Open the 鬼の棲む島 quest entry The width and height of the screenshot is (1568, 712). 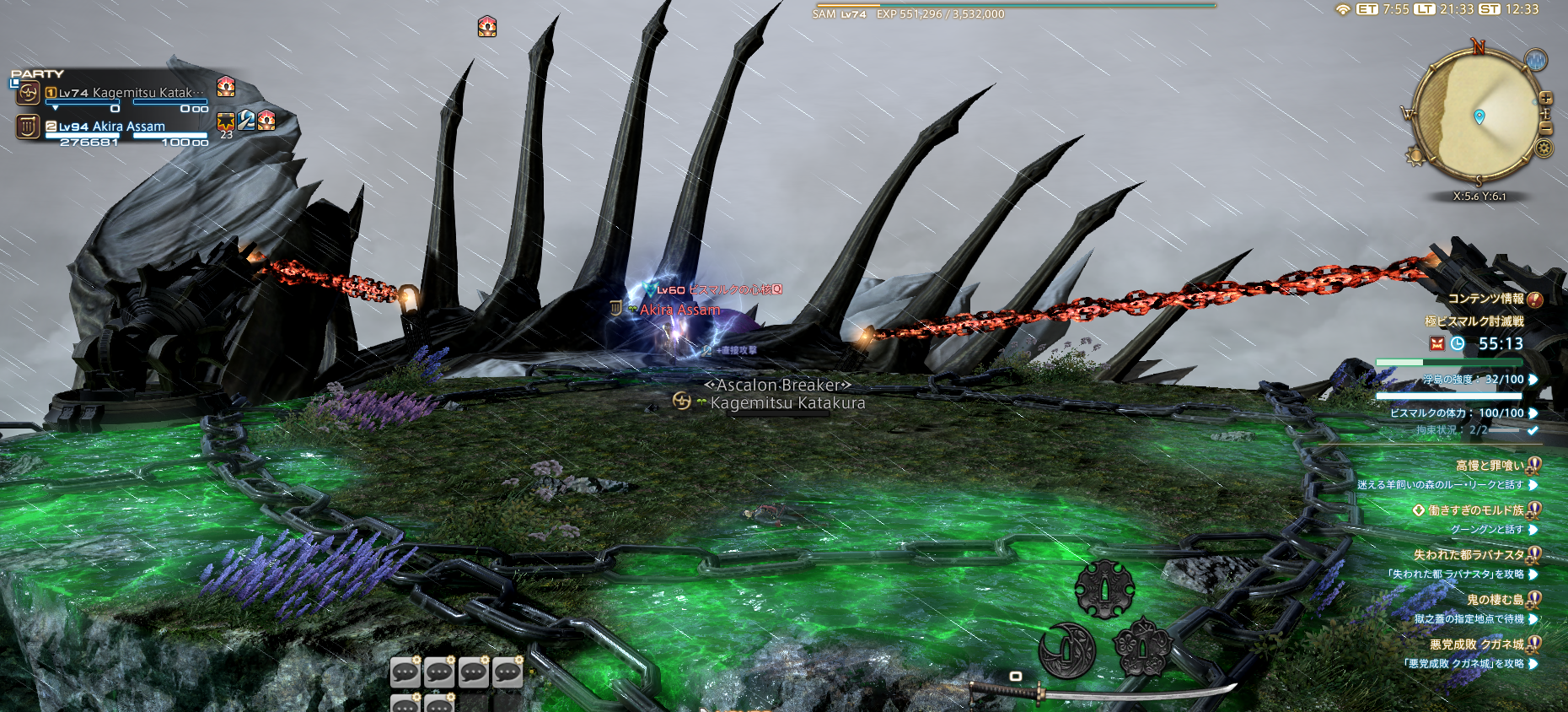pos(1495,599)
